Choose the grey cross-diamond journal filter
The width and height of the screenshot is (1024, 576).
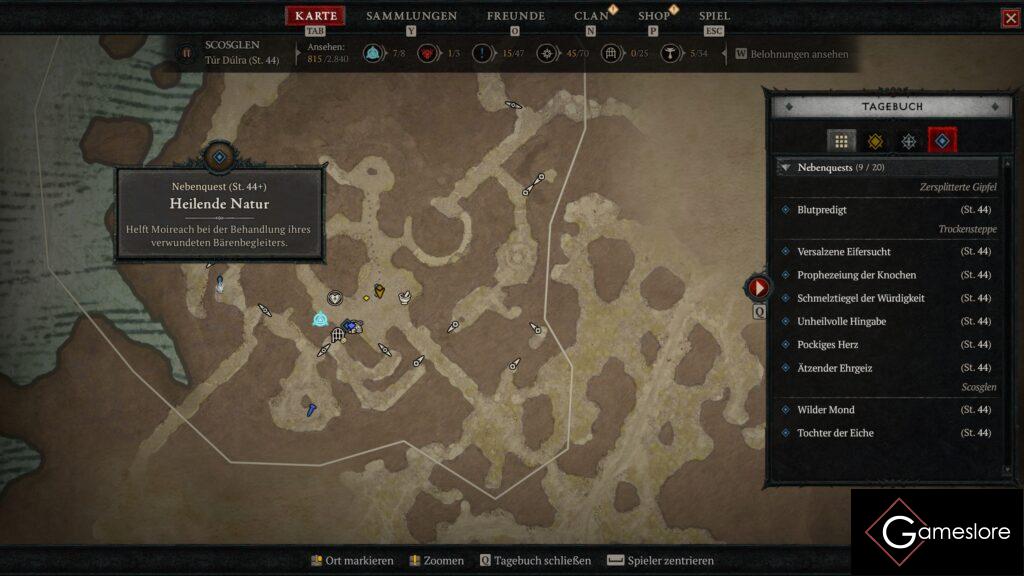tap(908, 141)
